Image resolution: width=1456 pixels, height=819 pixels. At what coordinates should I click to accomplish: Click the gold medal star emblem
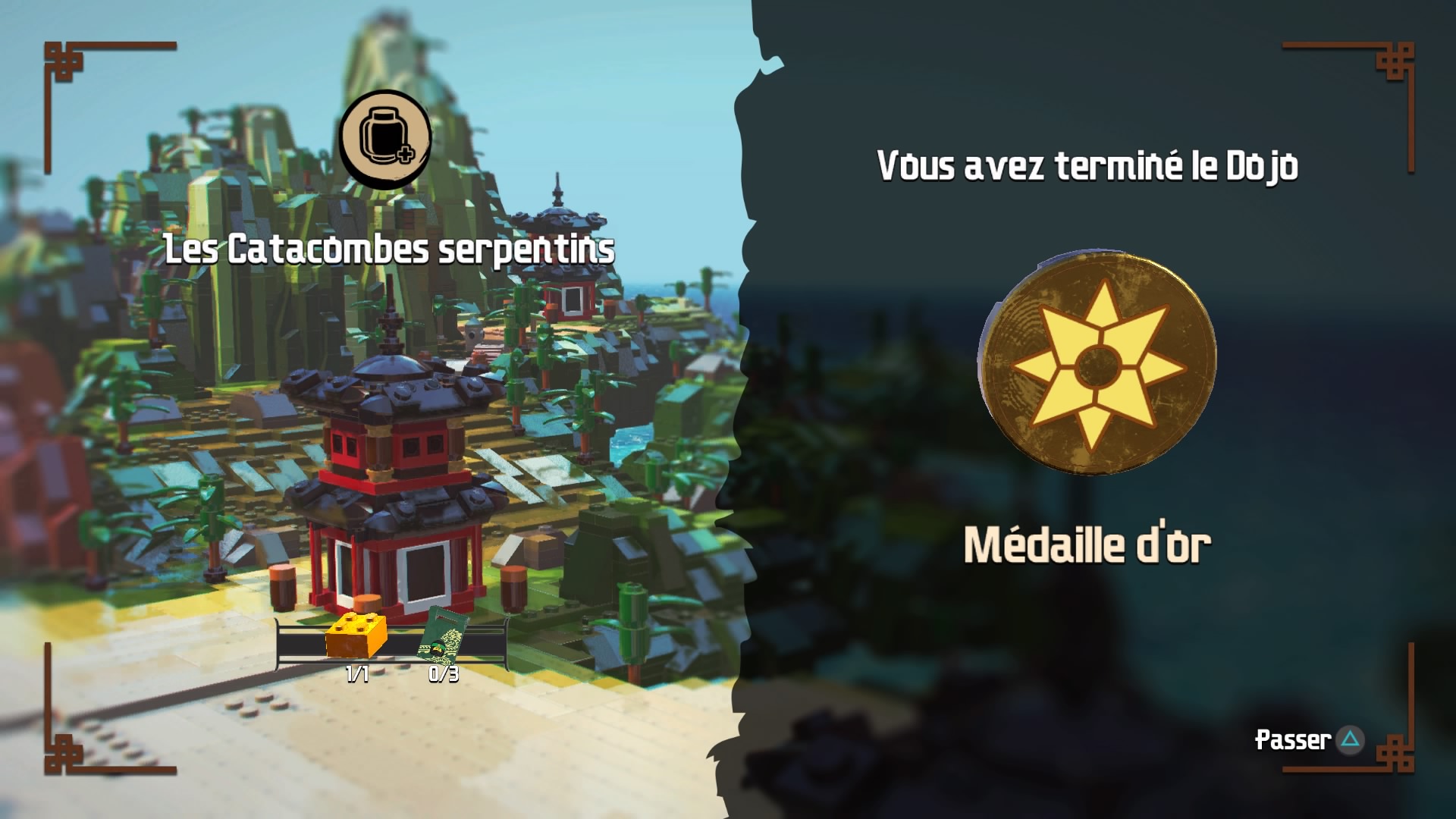click(1098, 363)
